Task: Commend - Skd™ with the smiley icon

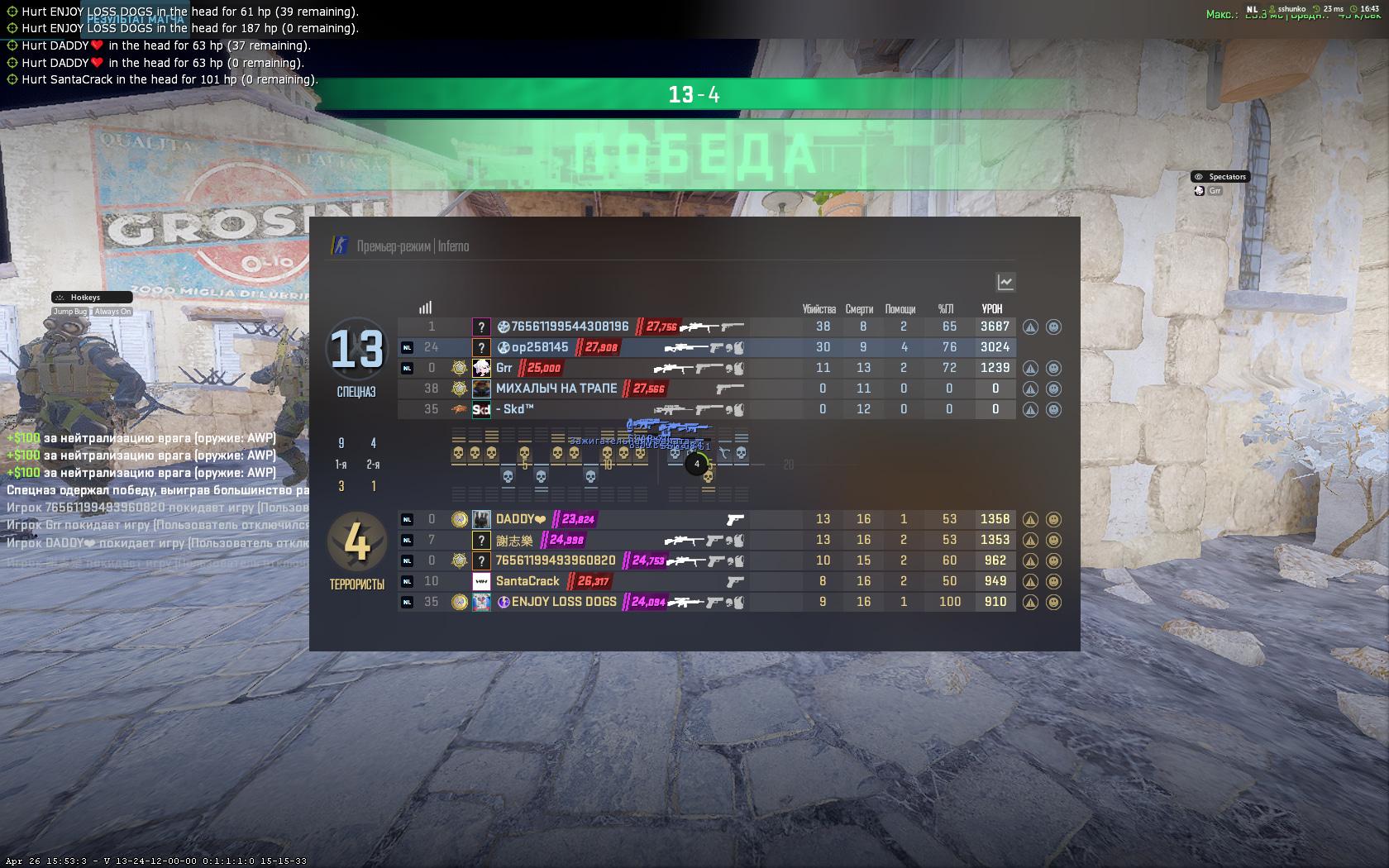Action: click(x=1052, y=409)
